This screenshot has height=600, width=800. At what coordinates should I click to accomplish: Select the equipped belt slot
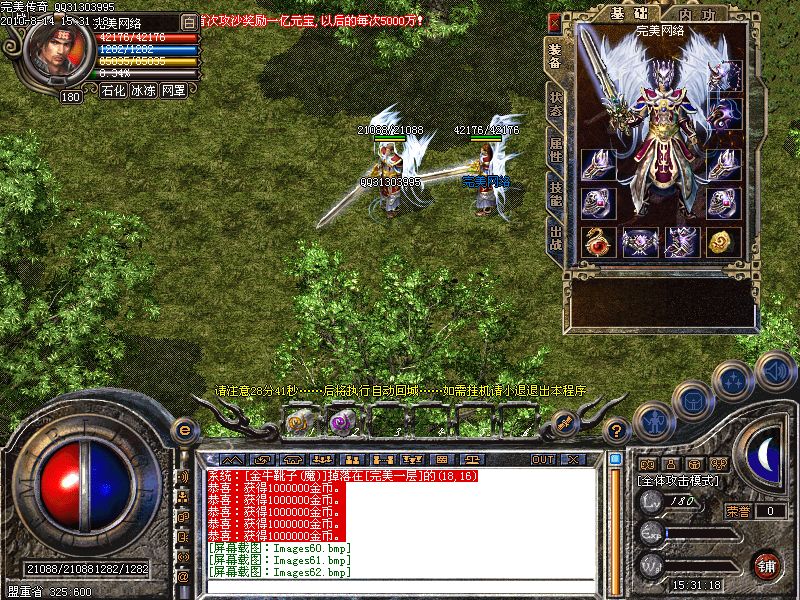tap(640, 241)
